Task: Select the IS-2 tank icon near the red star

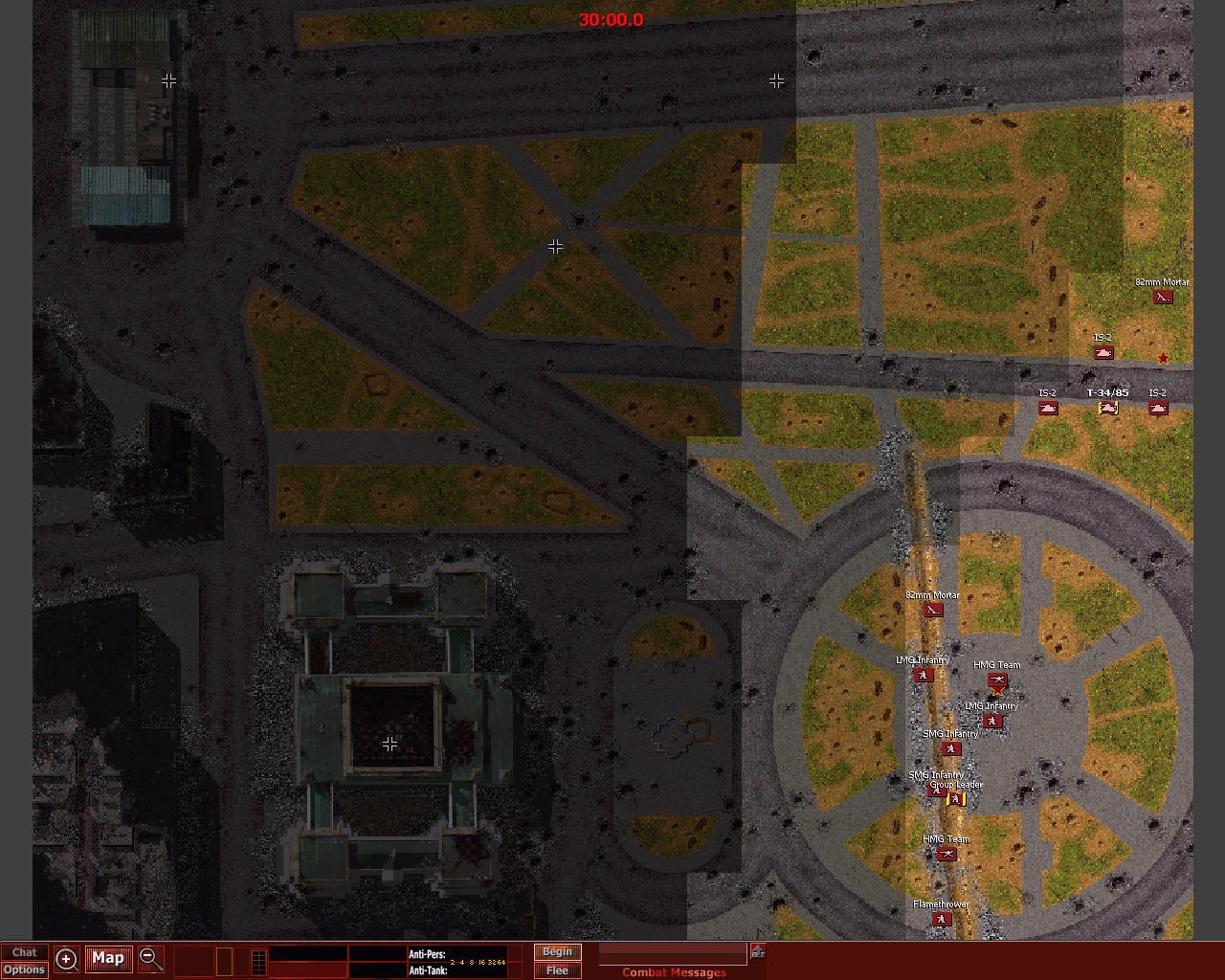Action: pos(1104,352)
